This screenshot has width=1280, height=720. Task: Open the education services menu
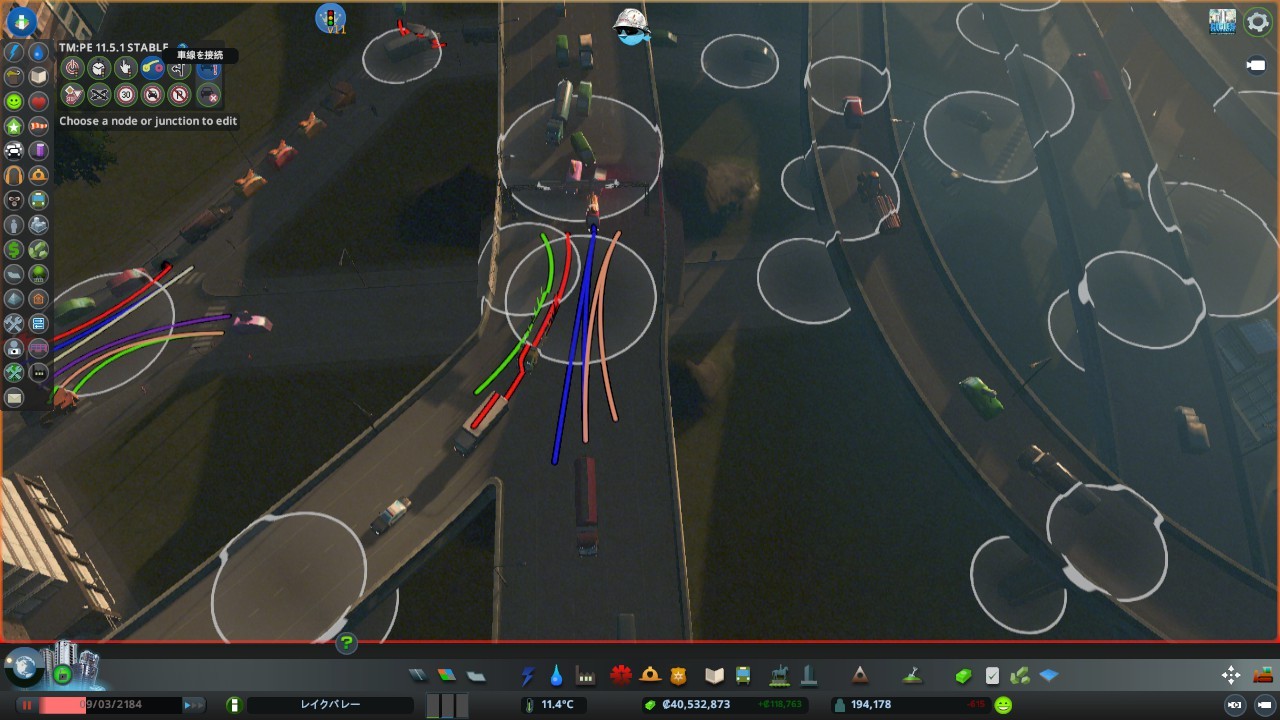[714, 676]
